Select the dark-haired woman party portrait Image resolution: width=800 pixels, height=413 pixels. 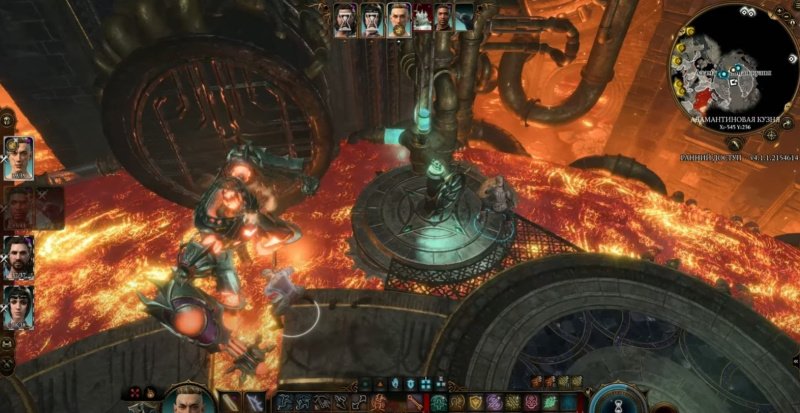coord(21,301)
